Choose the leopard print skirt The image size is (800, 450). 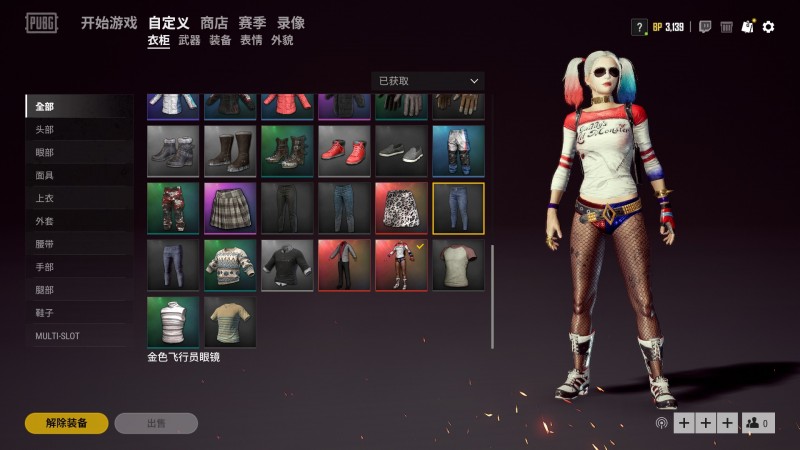(x=401, y=207)
